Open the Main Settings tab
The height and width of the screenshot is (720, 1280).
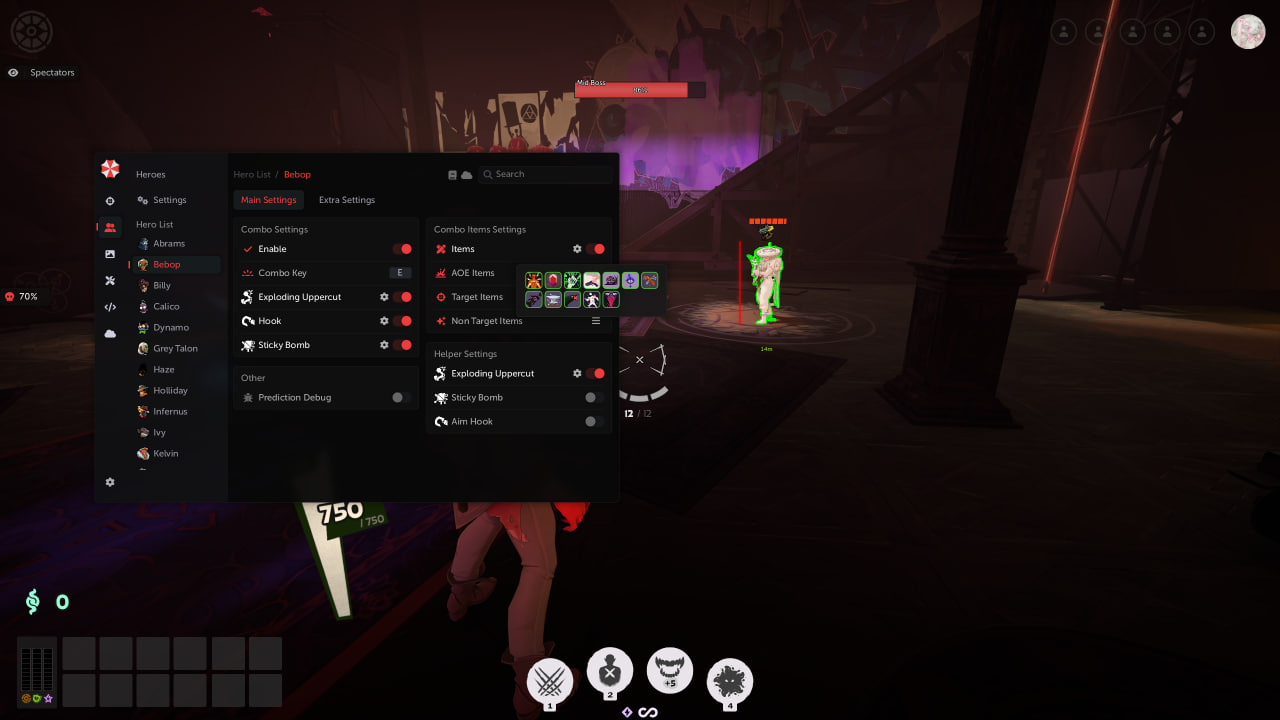coord(268,200)
